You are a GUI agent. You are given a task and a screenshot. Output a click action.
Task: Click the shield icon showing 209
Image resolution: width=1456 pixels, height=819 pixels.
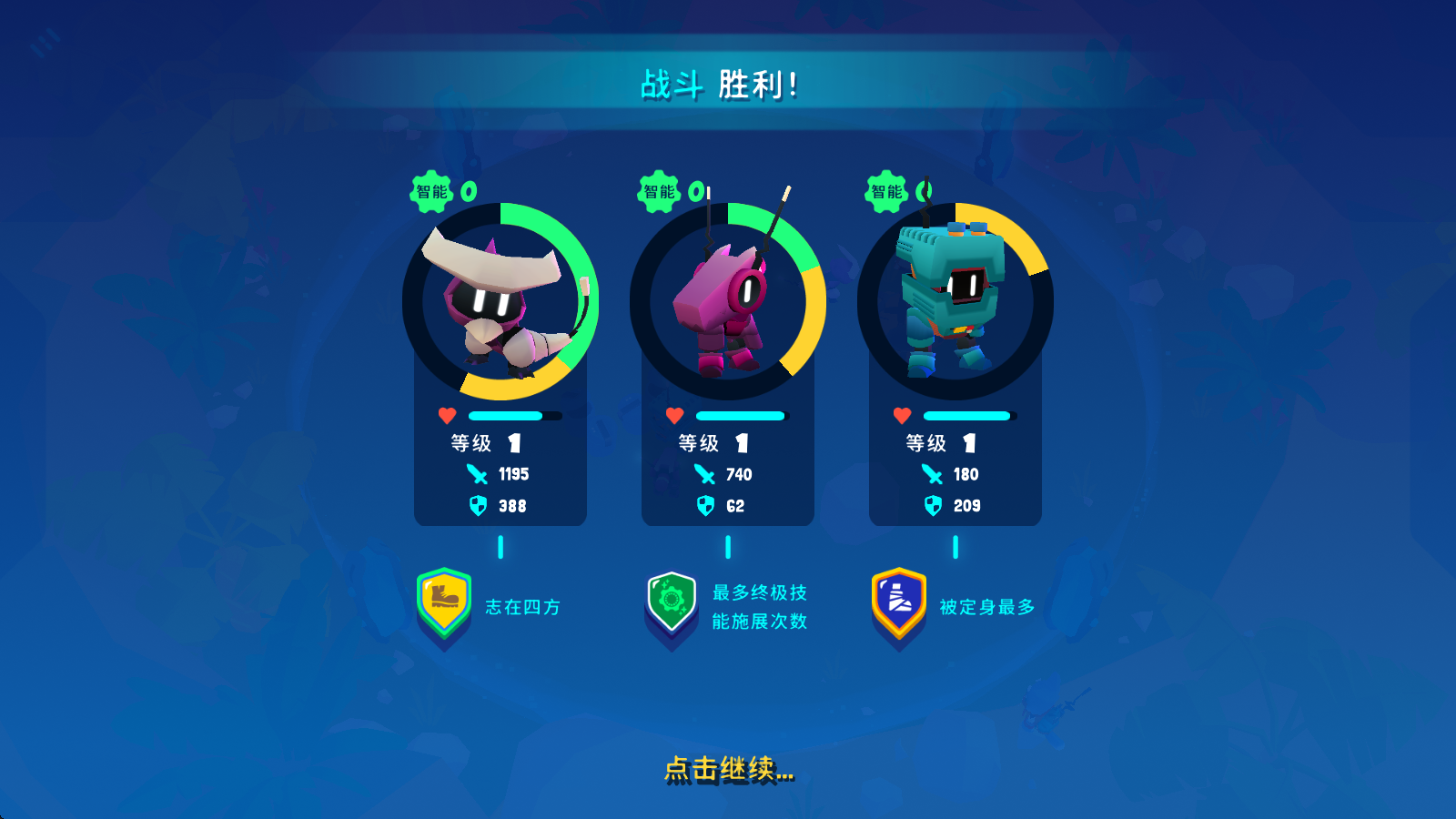[x=932, y=506]
